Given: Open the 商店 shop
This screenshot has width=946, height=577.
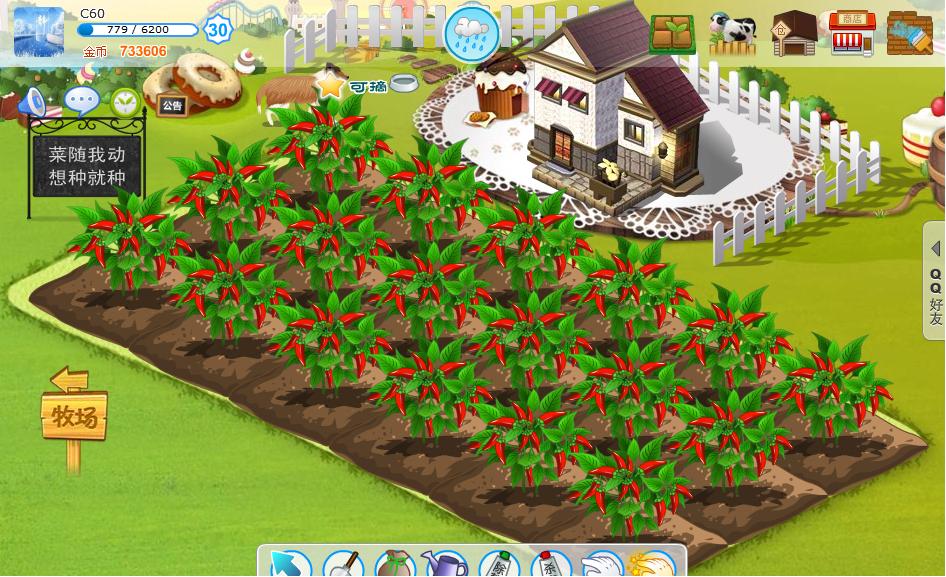Looking at the screenshot, I should pyautogui.click(x=852, y=34).
